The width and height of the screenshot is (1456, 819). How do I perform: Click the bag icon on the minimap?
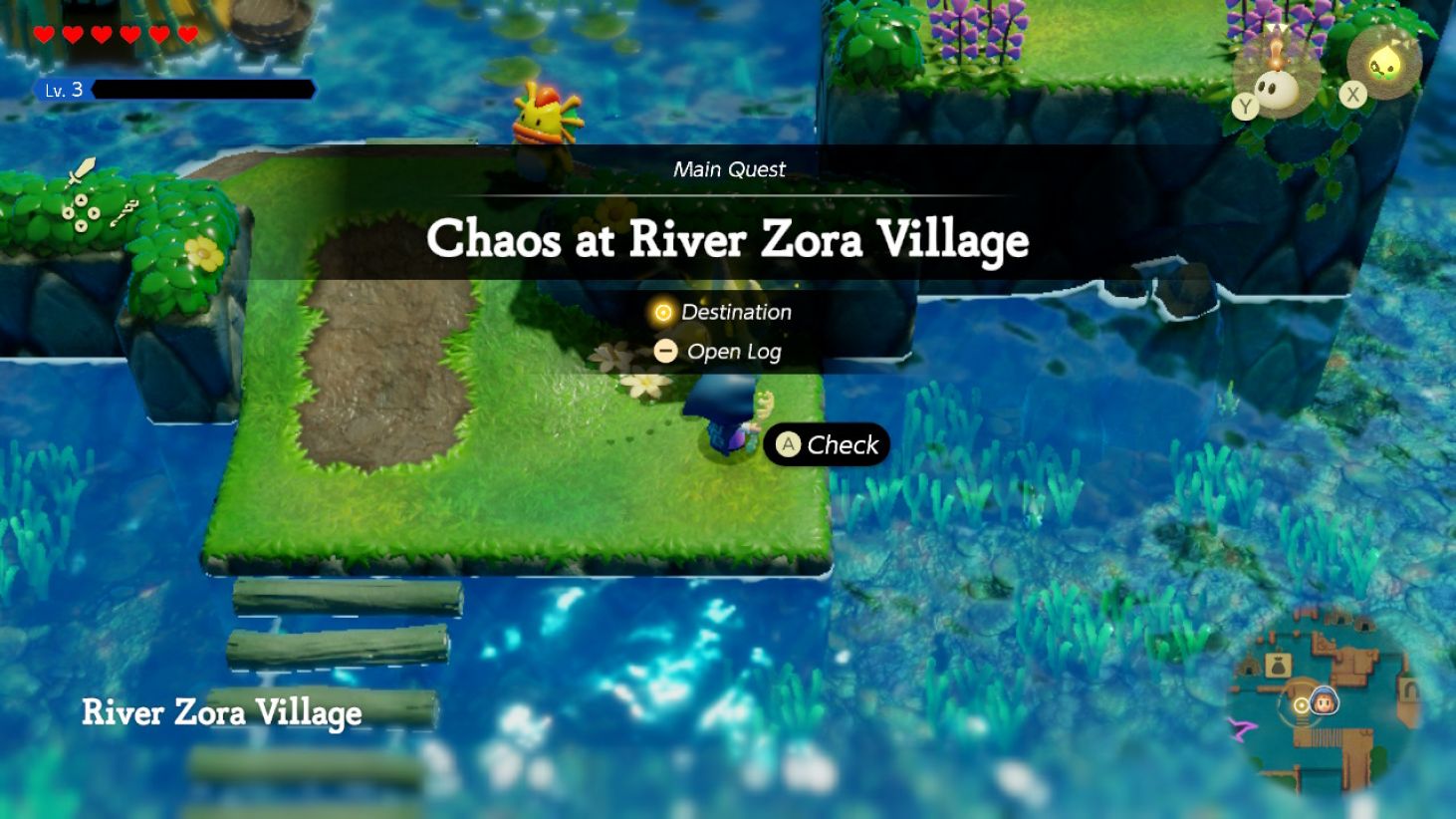(1278, 666)
